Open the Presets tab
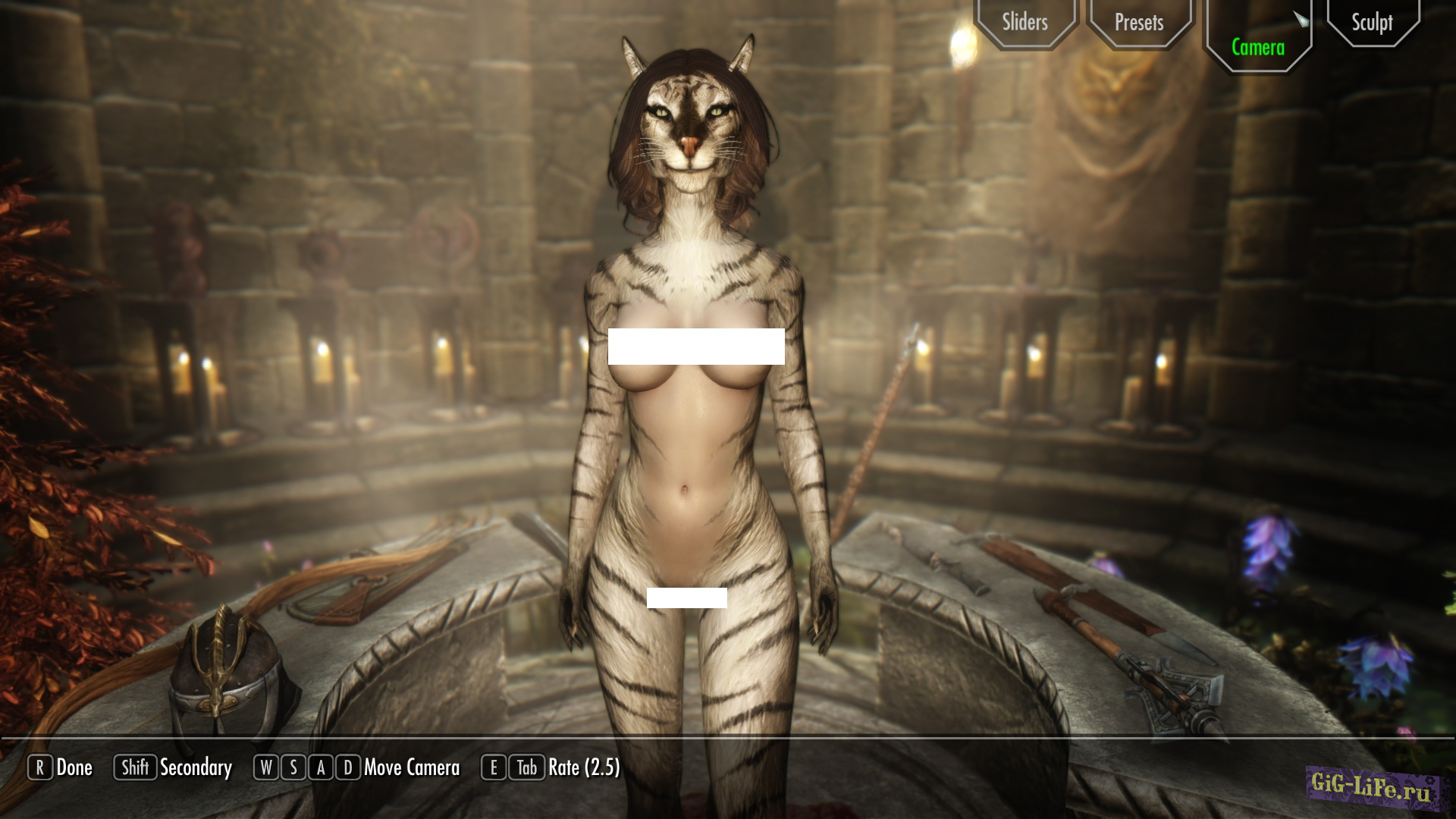This screenshot has height=819, width=1456. click(x=1138, y=23)
